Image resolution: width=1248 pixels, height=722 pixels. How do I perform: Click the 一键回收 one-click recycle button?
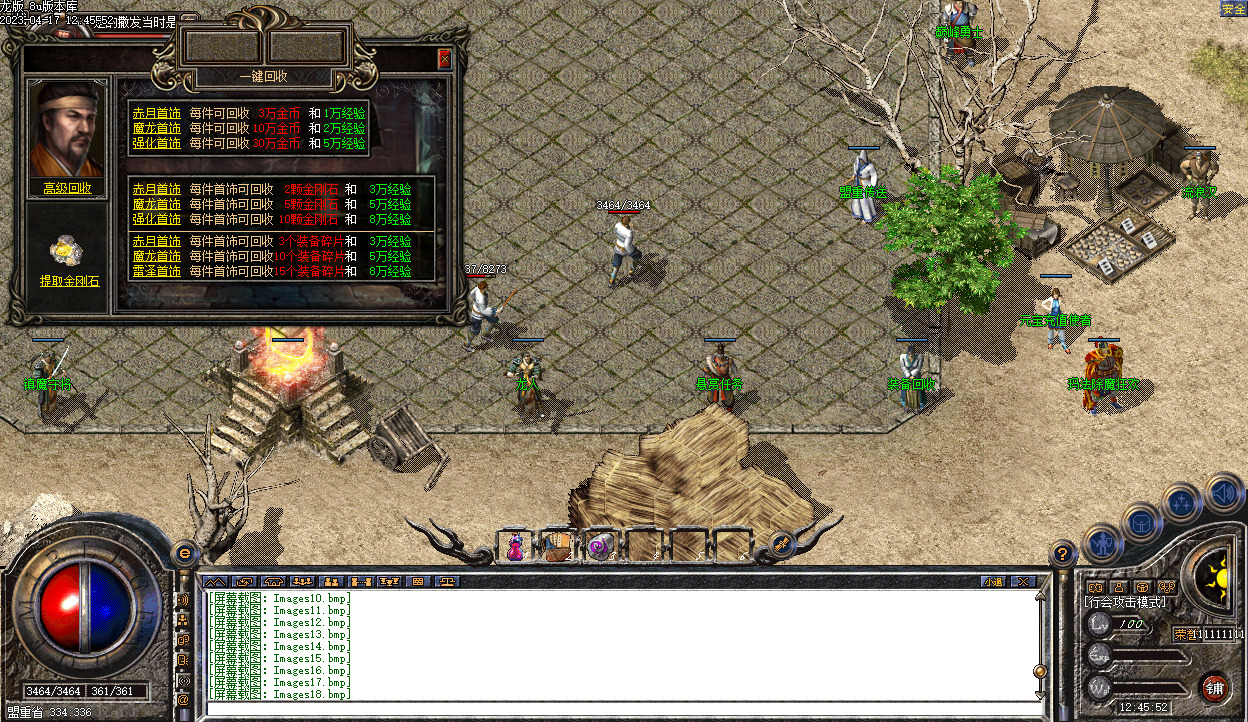coord(264,76)
